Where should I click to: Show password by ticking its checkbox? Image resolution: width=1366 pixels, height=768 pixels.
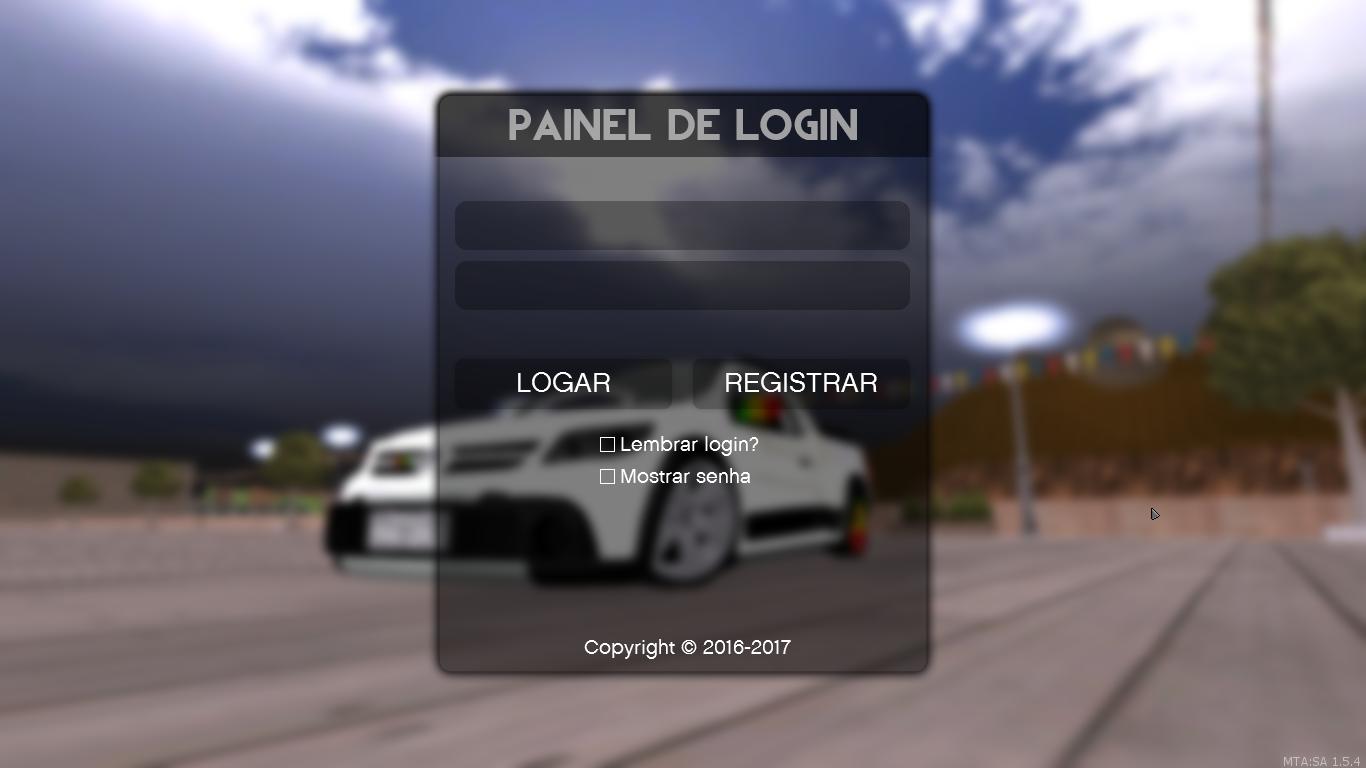click(x=606, y=476)
